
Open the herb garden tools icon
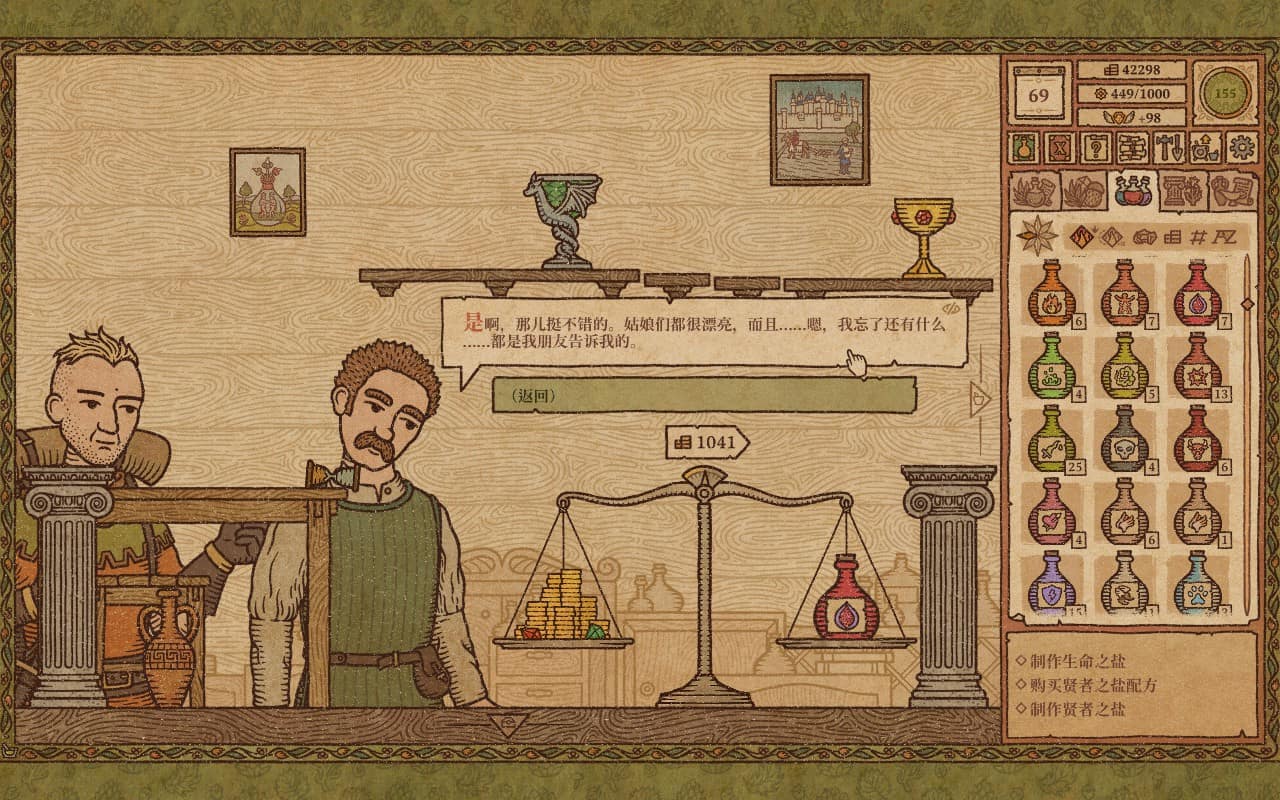click(x=1168, y=149)
